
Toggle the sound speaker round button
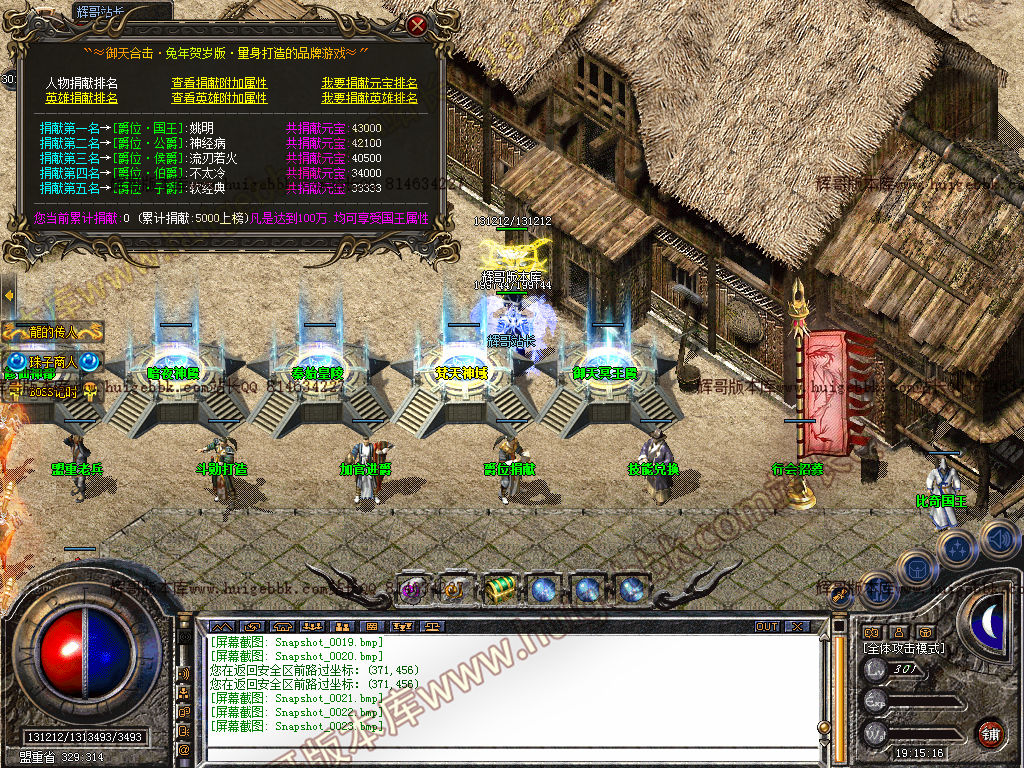[x=998, y=540]
